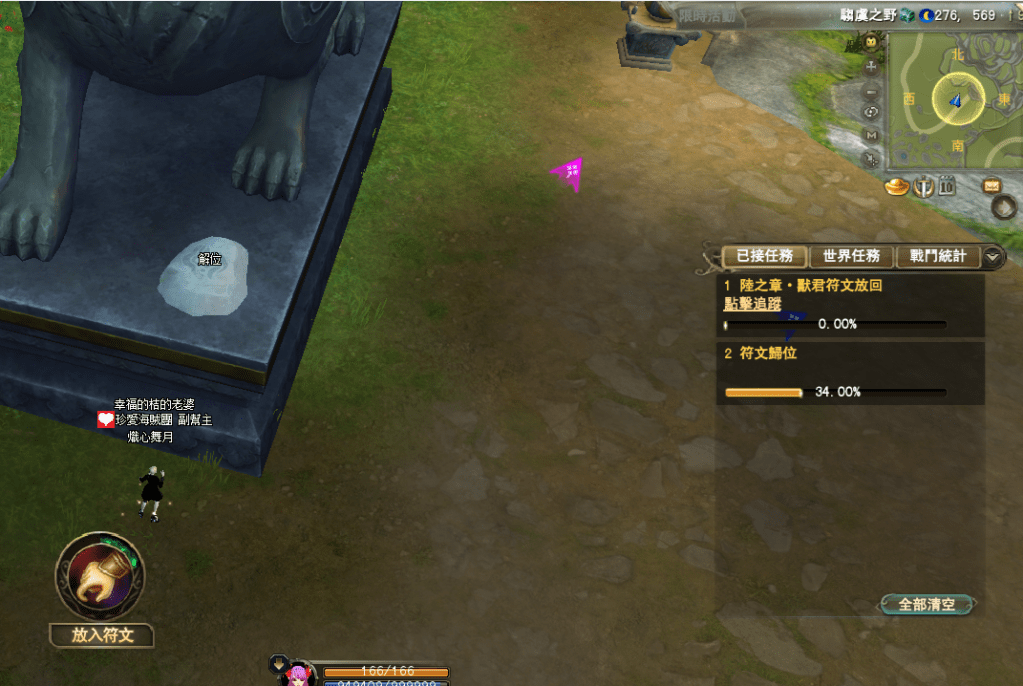
Task: Show the 戰鬥統計 tab
Action: (938, 256)
